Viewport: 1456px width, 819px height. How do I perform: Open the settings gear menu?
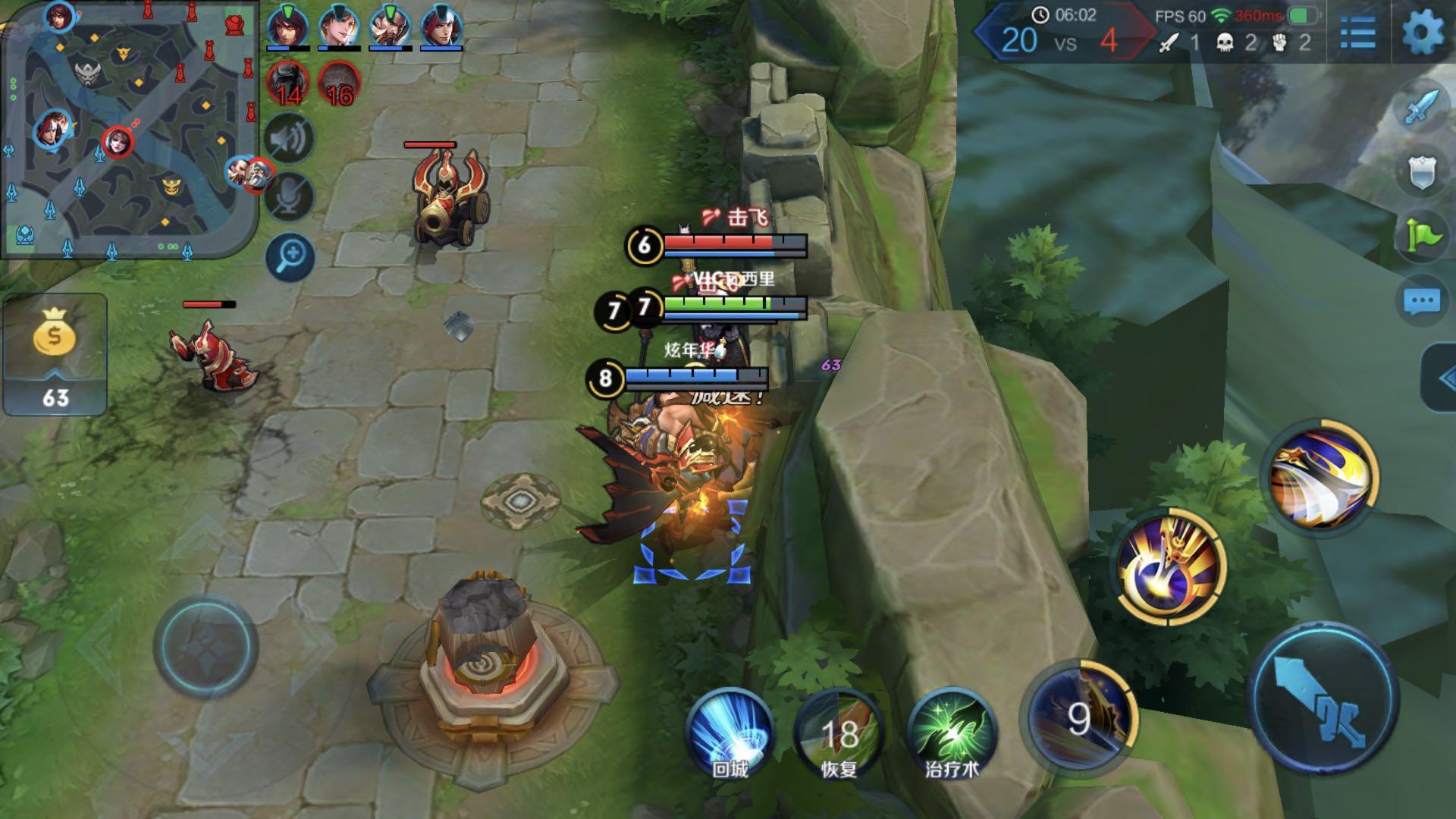pyautogui.click(x=1423, y=33)
